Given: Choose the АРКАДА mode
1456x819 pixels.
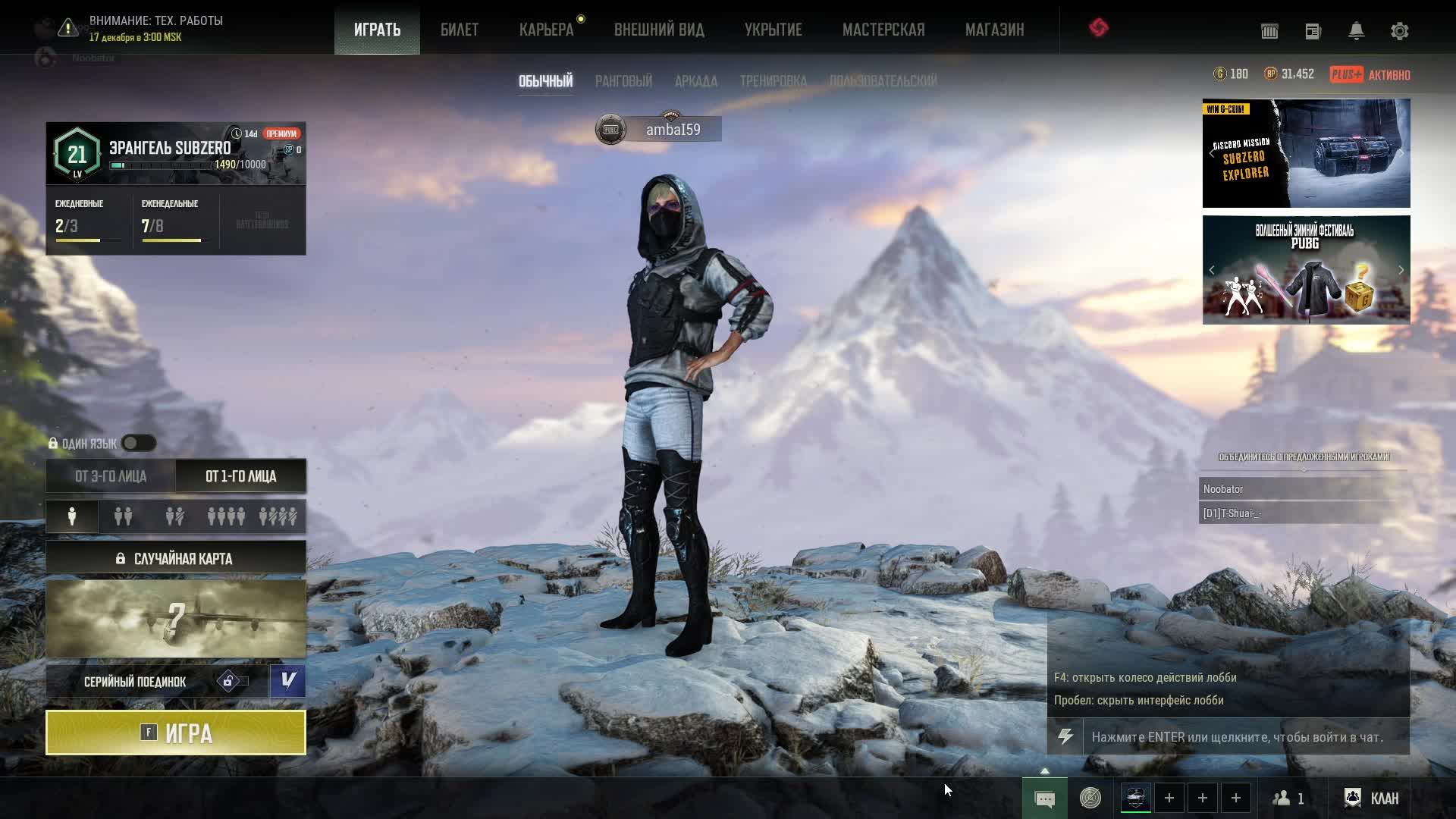Looking at the screenshot, I should (695, 81).
